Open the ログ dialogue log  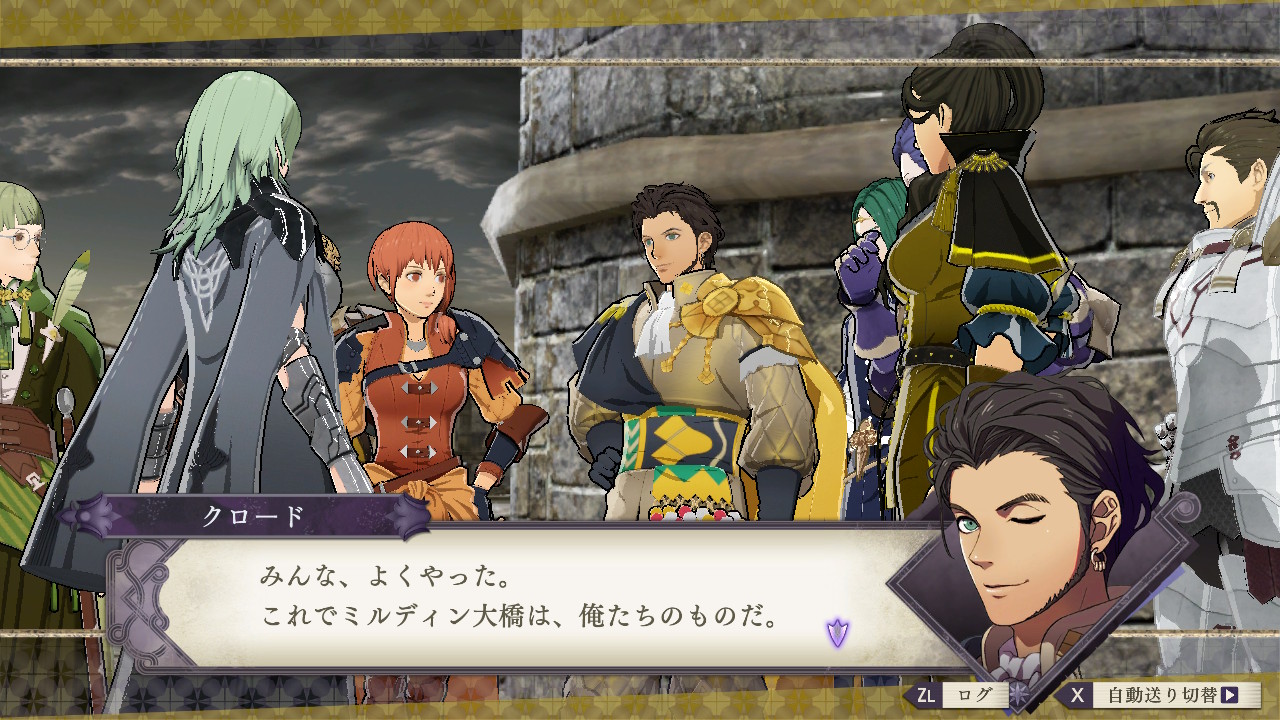tap(957, 694)
